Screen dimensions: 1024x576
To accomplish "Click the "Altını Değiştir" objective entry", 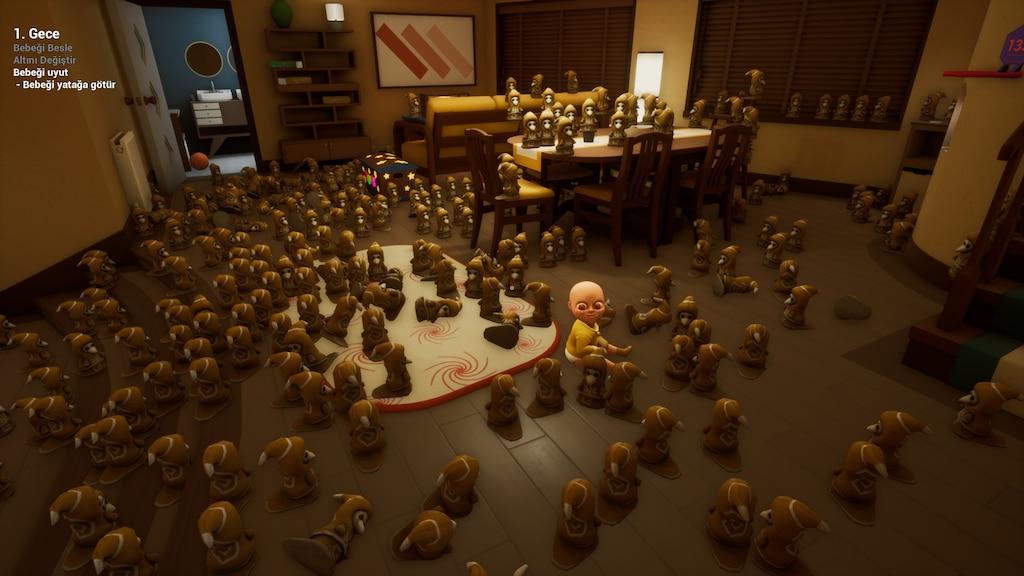I will pos(44,60).
